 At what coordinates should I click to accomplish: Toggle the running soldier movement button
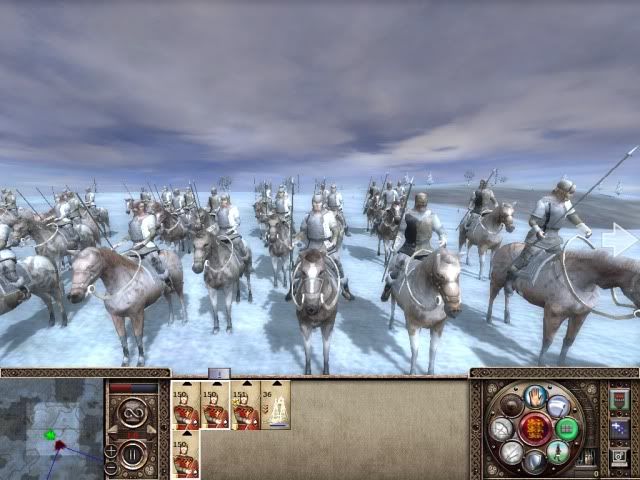[x=559, y=451]
